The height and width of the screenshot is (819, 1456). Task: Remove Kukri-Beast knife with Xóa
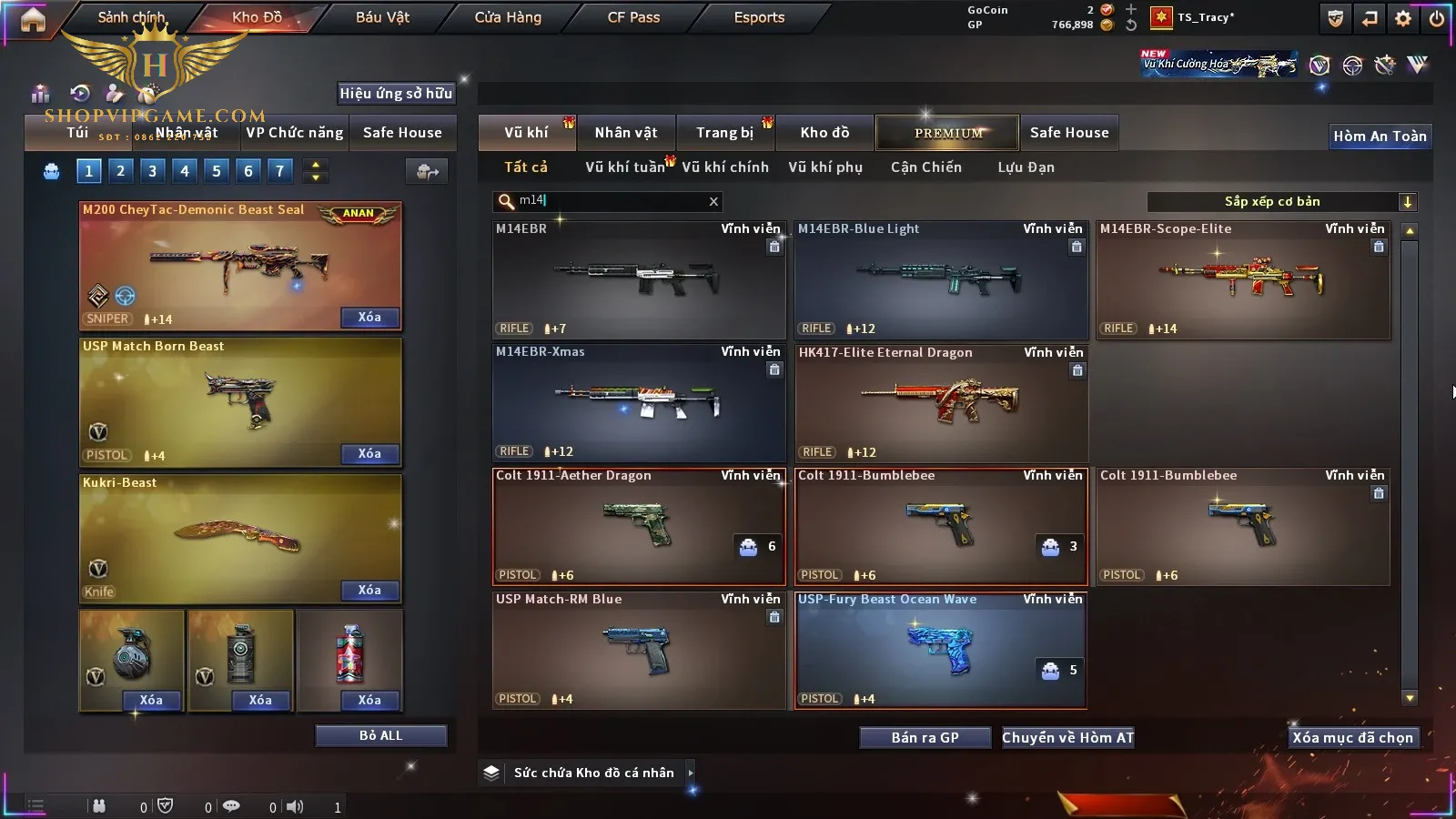click(x=369, y=591)
